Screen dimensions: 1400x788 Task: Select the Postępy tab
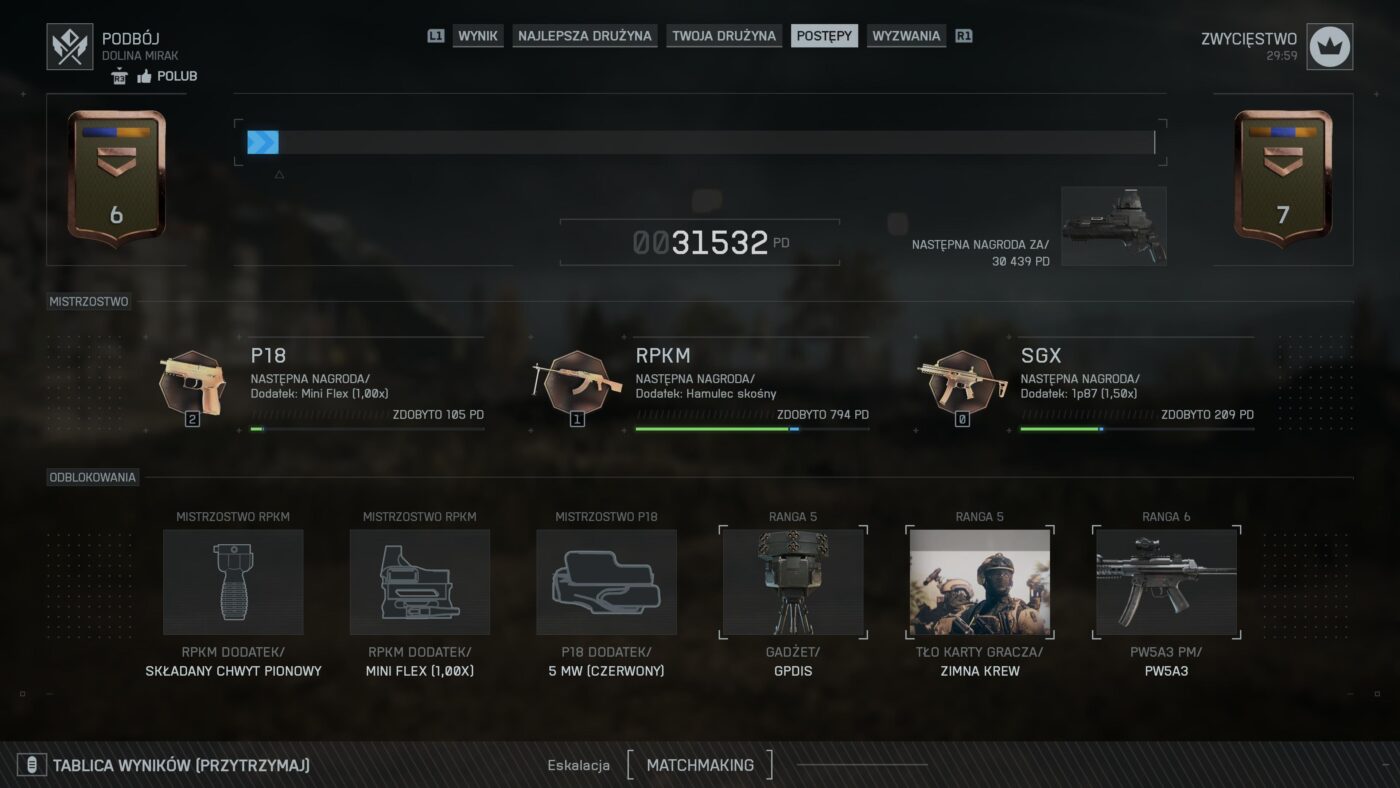[x=824, y=36]
